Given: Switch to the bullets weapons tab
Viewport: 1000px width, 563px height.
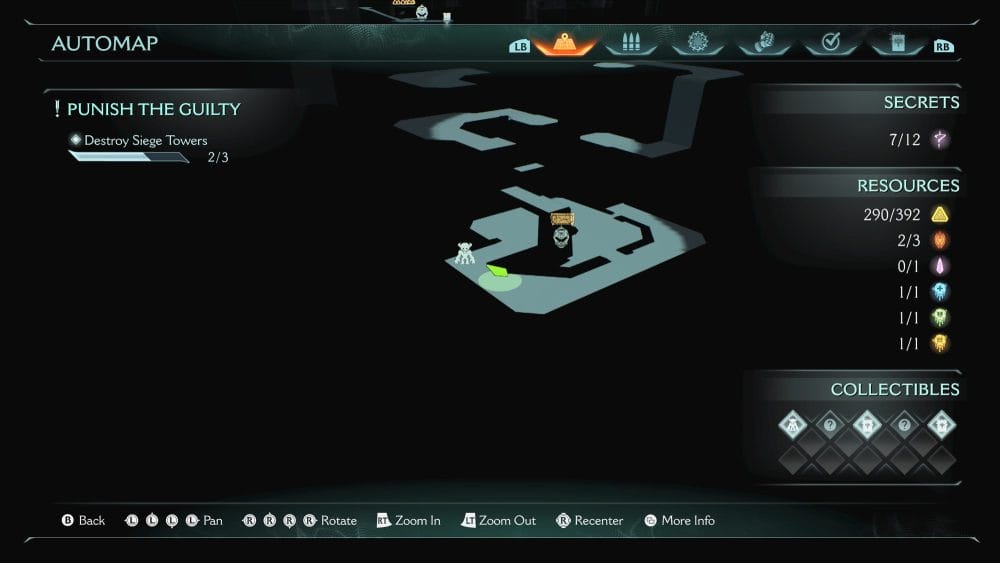Looking at the screenshot, I should tap(630, 43).
